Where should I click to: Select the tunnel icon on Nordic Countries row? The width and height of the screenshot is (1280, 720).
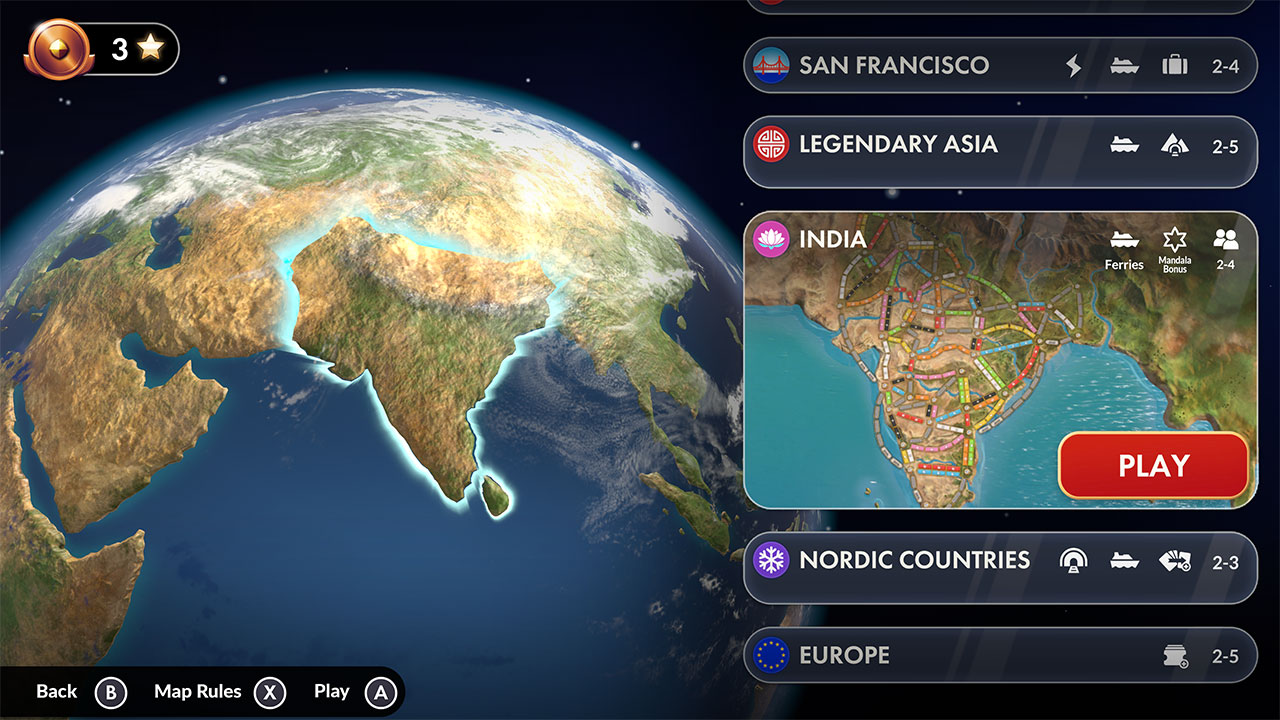point(1072,561)
